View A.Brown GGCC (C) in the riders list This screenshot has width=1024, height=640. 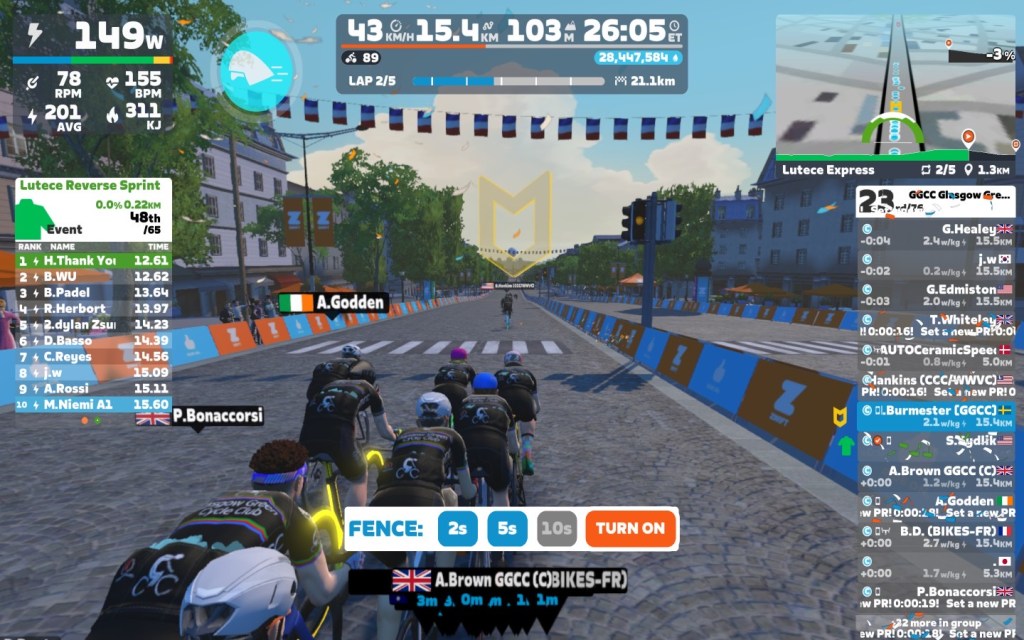click(937, 476)
